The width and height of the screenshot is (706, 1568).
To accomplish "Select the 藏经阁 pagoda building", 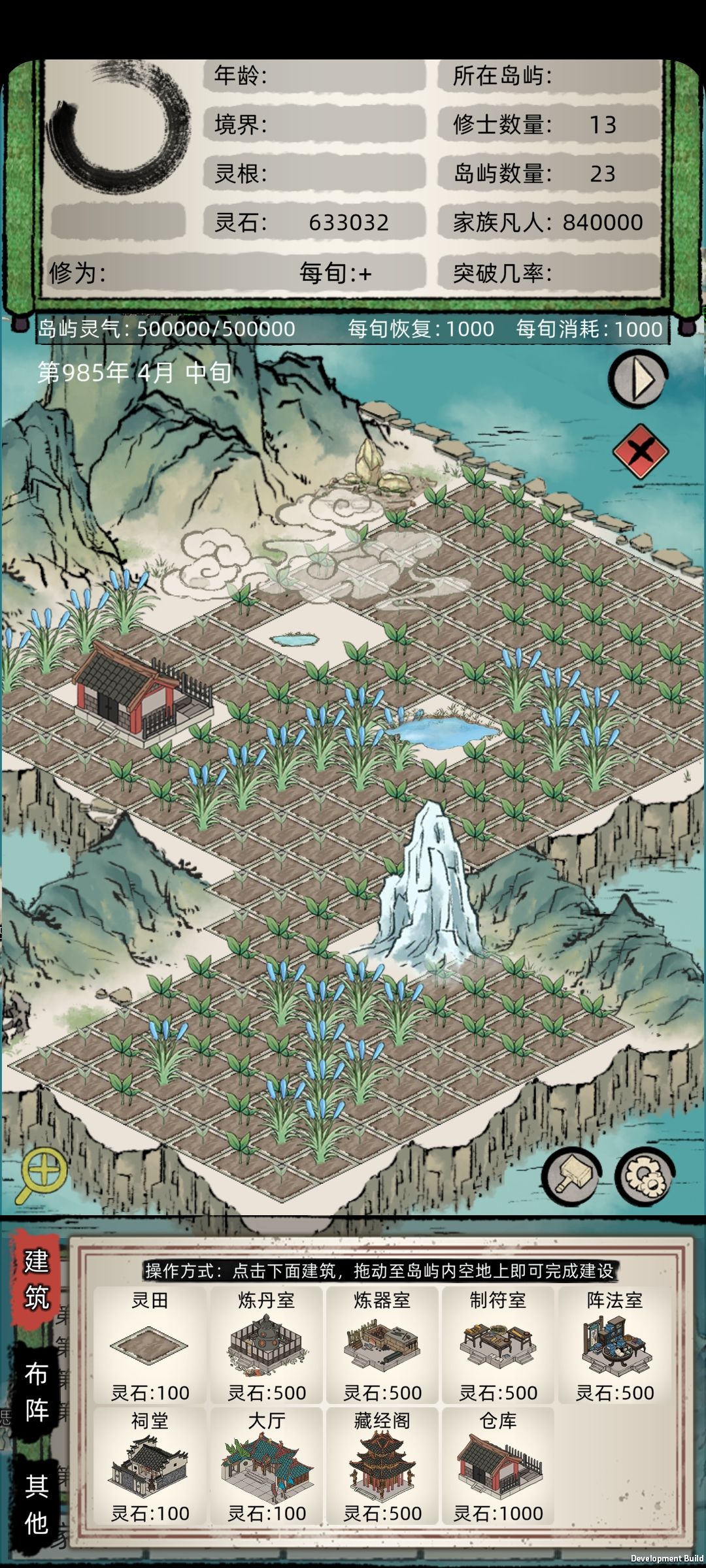I will point(382,1465).
